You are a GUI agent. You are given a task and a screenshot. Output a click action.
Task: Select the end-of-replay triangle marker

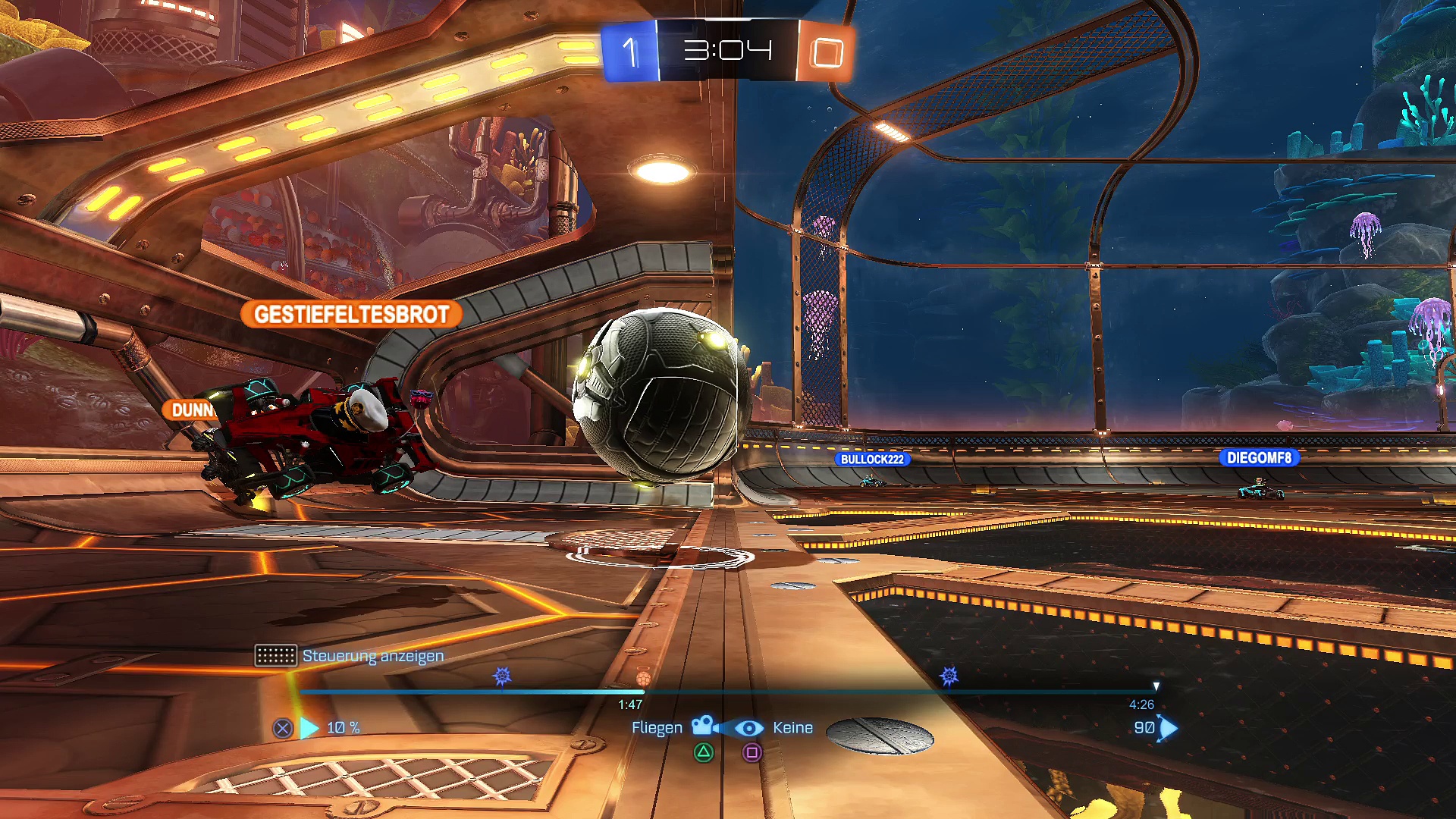(1156, 686)
